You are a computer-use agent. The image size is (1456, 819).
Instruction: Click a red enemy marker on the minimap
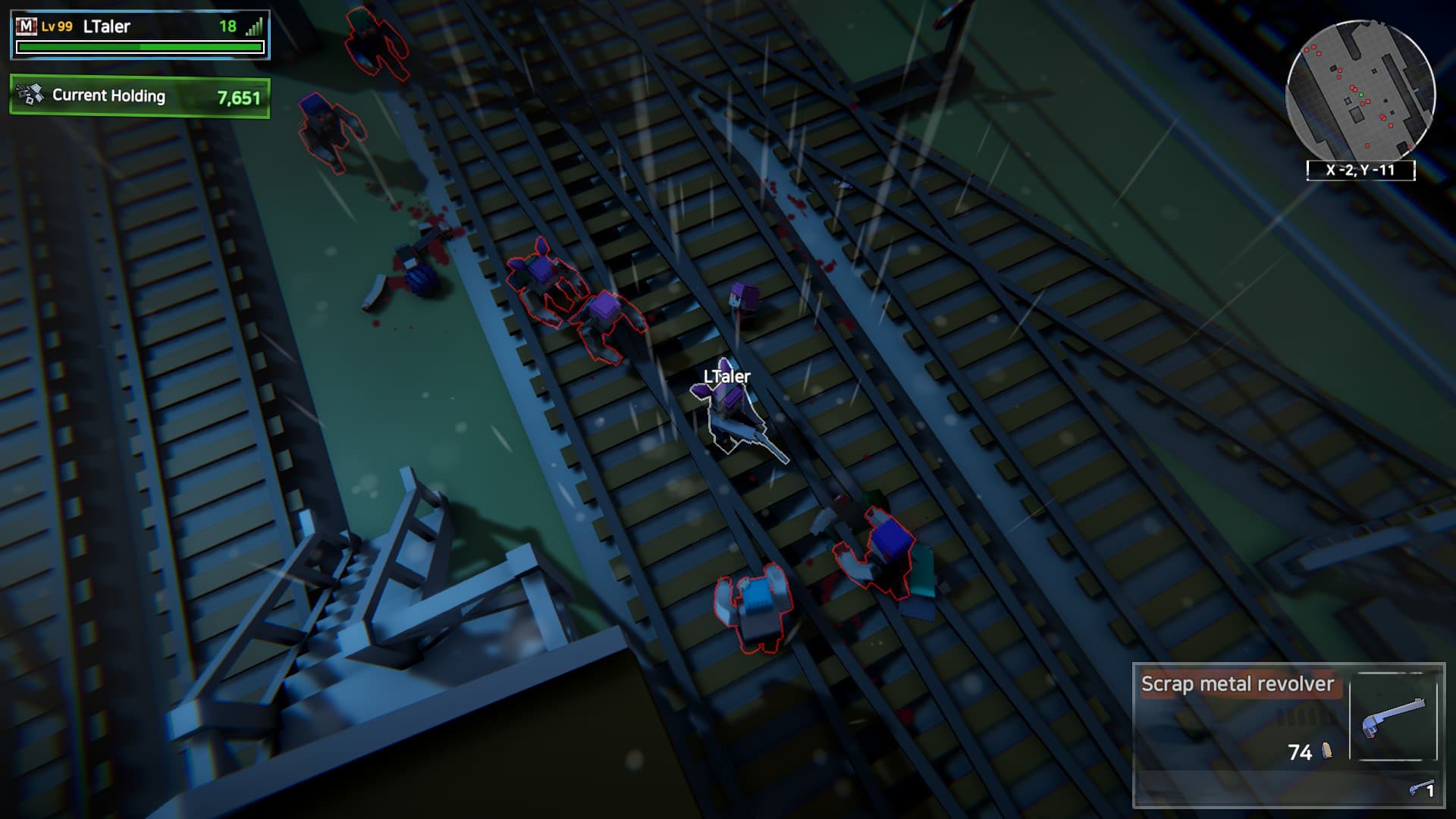click(x=1367, y=102)
